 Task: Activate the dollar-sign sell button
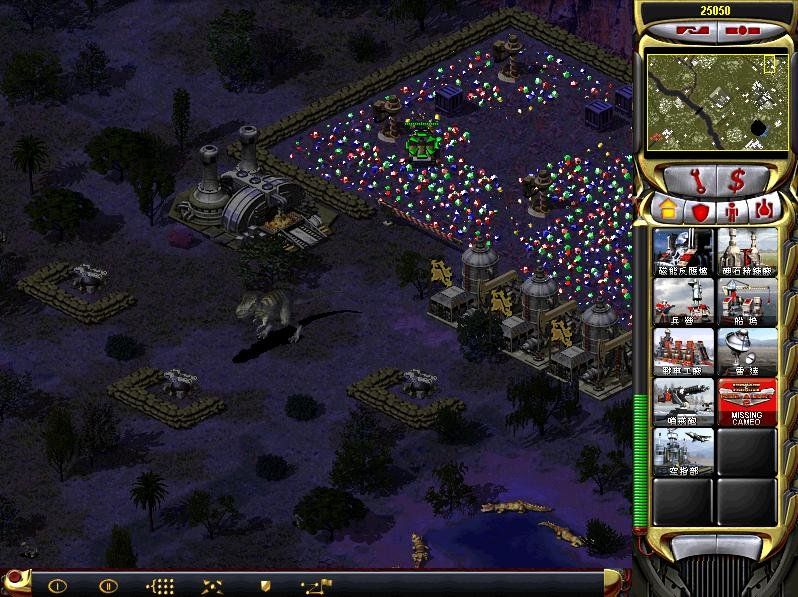point(740,181)
